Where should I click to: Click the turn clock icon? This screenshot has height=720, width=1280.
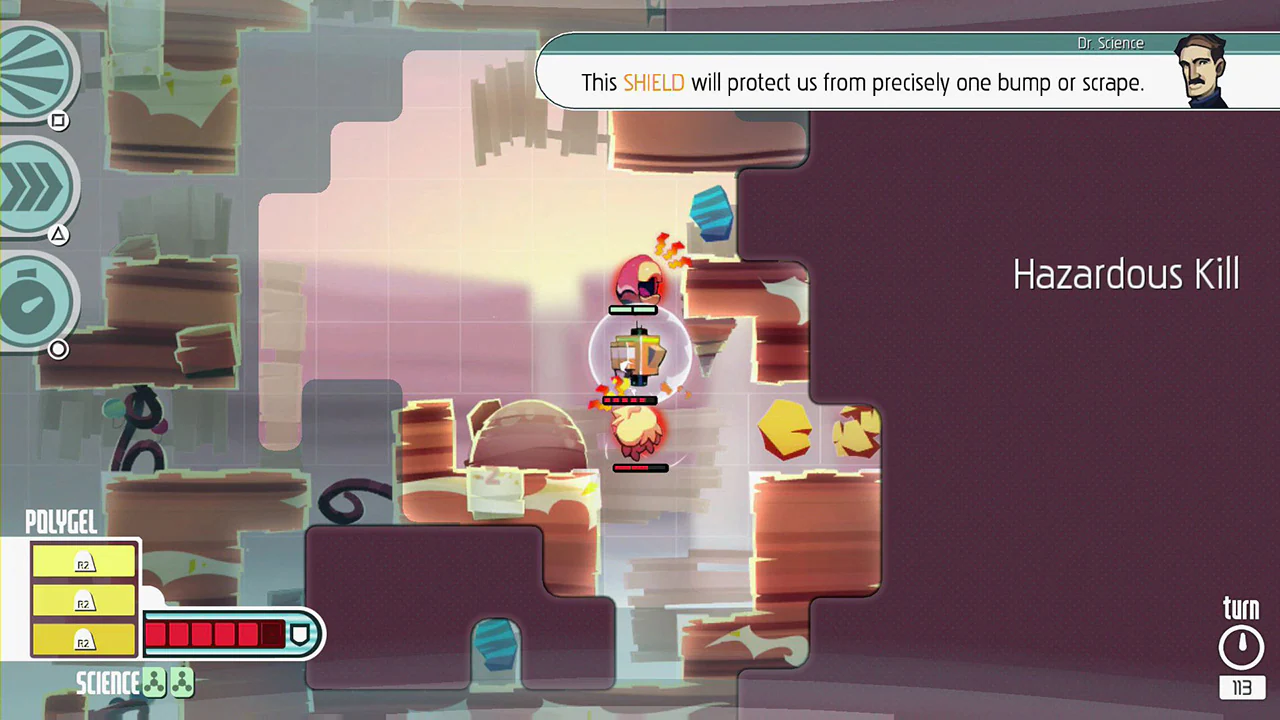coord(1241,645)
